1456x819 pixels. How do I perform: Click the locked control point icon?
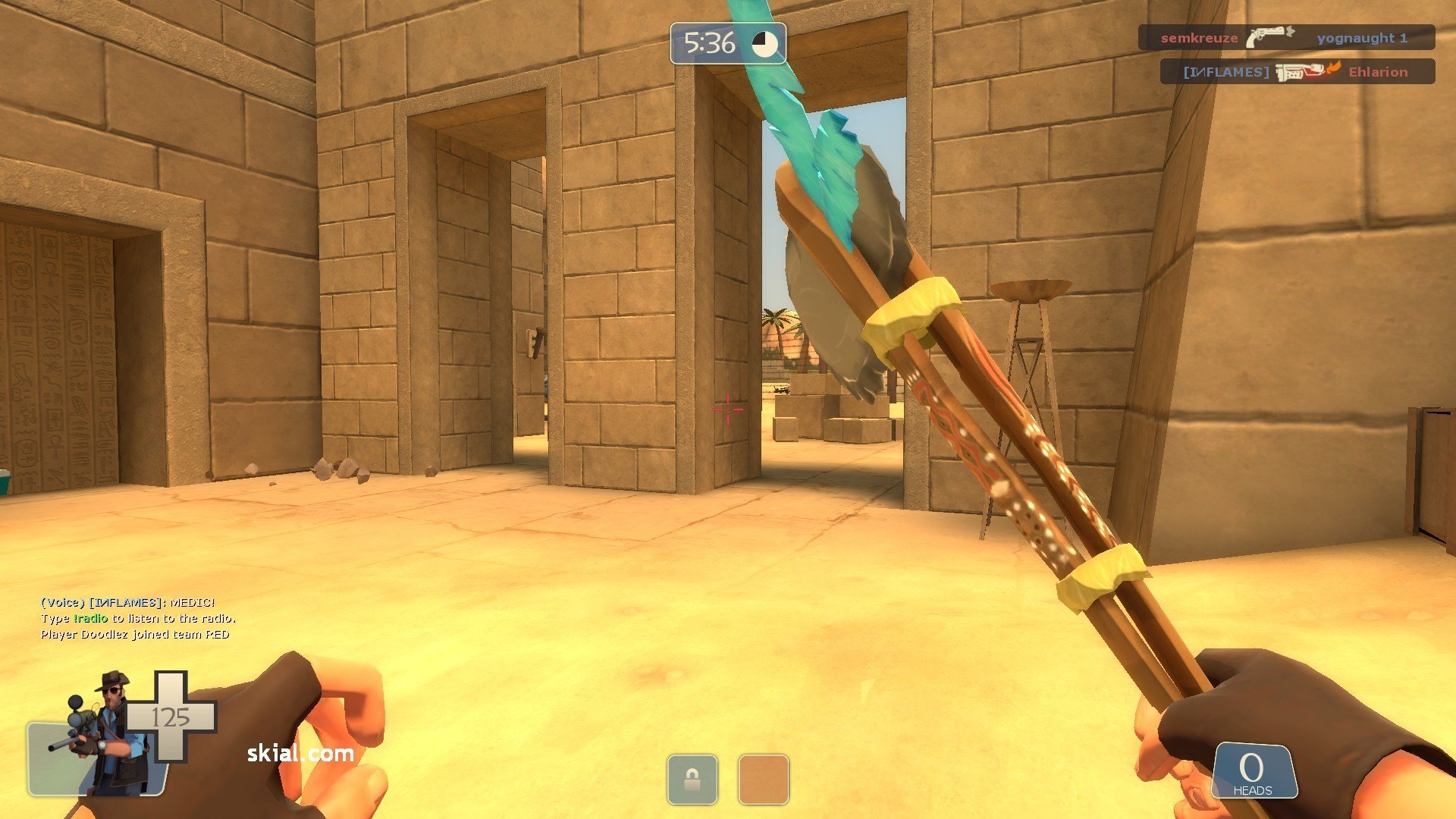coord(692,779)
